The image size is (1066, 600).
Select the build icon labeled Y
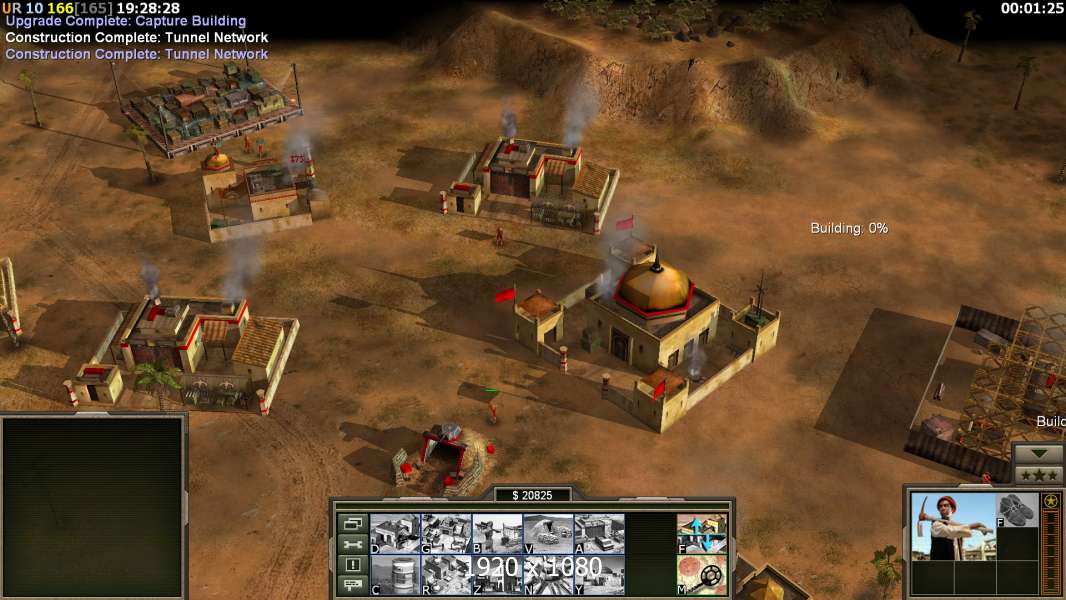pyautogui.click(x=599, y=574)
